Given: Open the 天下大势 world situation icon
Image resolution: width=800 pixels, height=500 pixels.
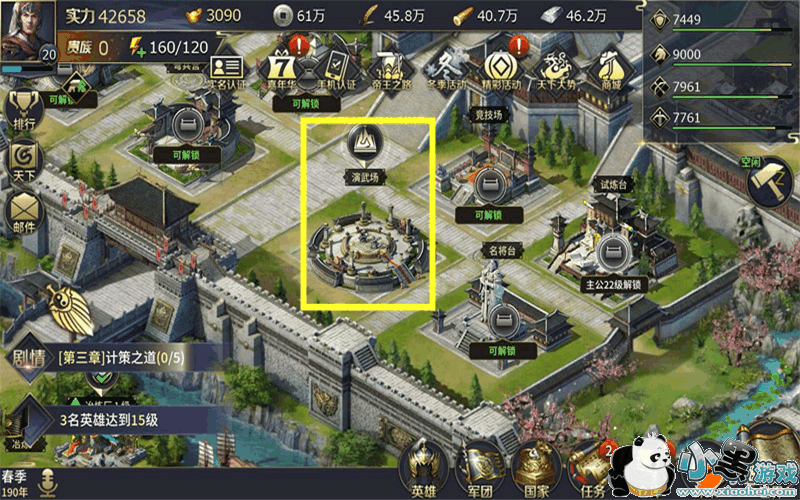Looking at the screenshot, I should point(554,68).
